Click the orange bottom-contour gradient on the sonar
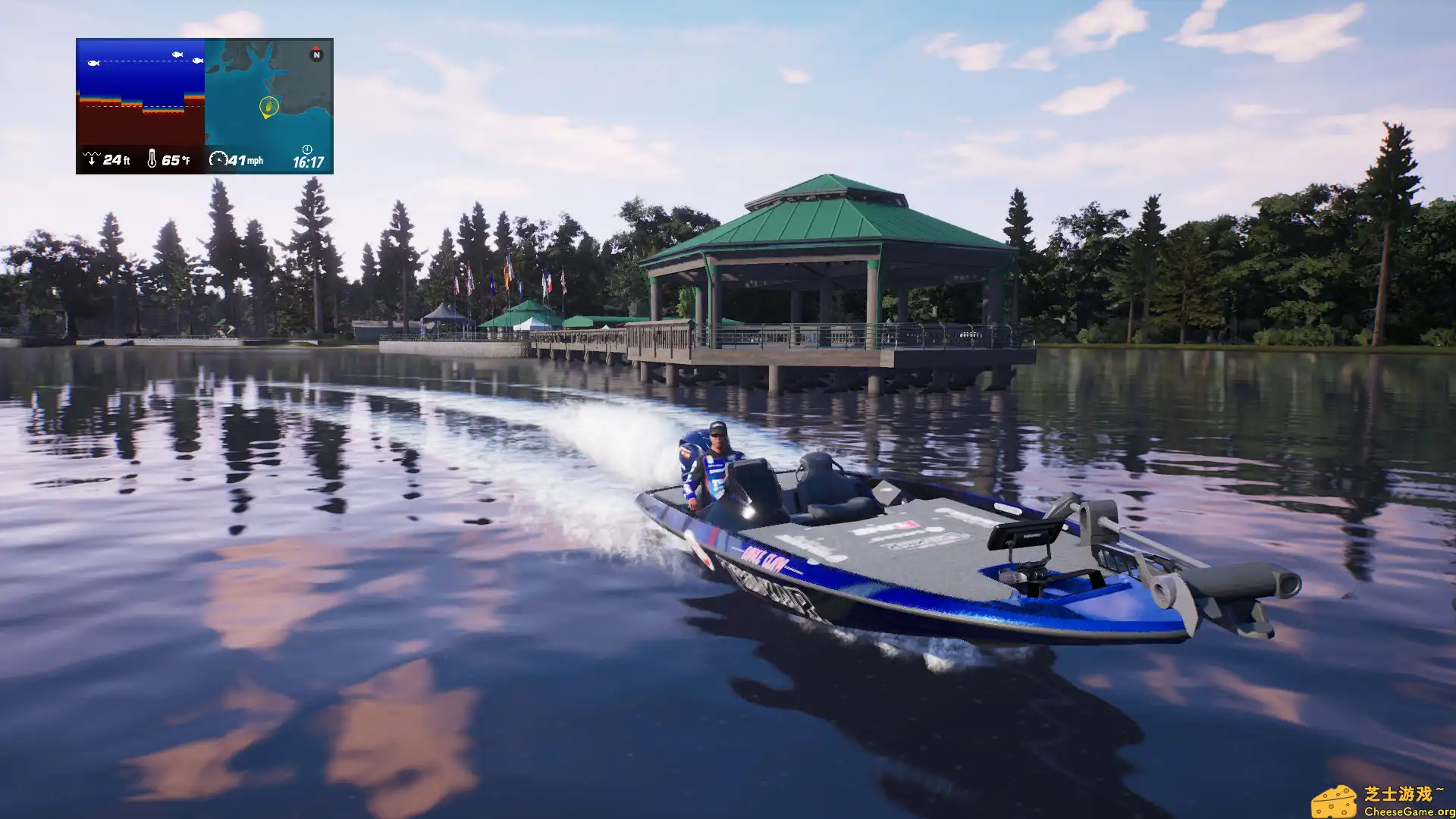 [x=100, y=101]
